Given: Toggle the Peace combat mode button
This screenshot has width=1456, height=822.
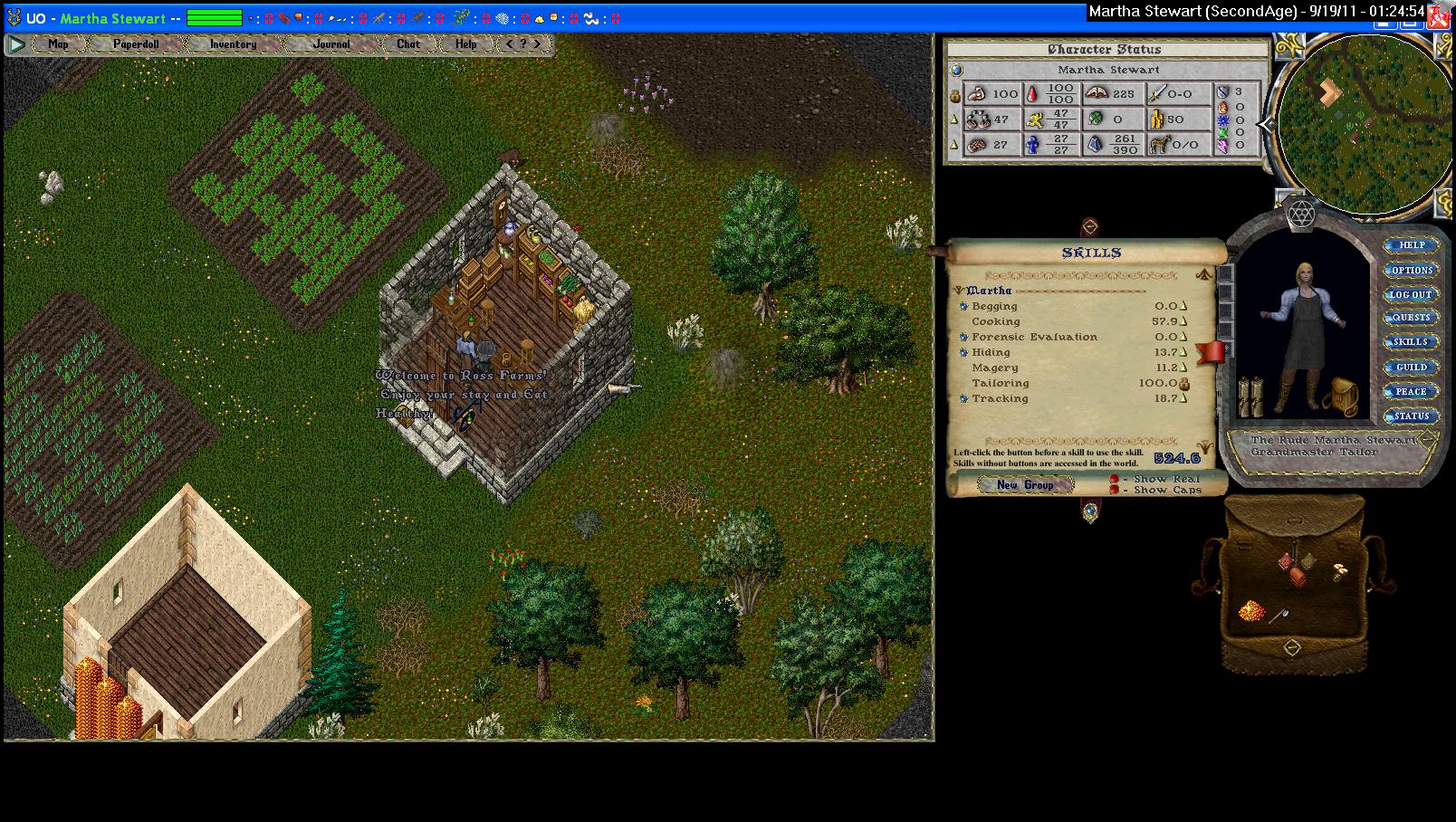Looking at the screenshot, I should (x=1411, y=391).
